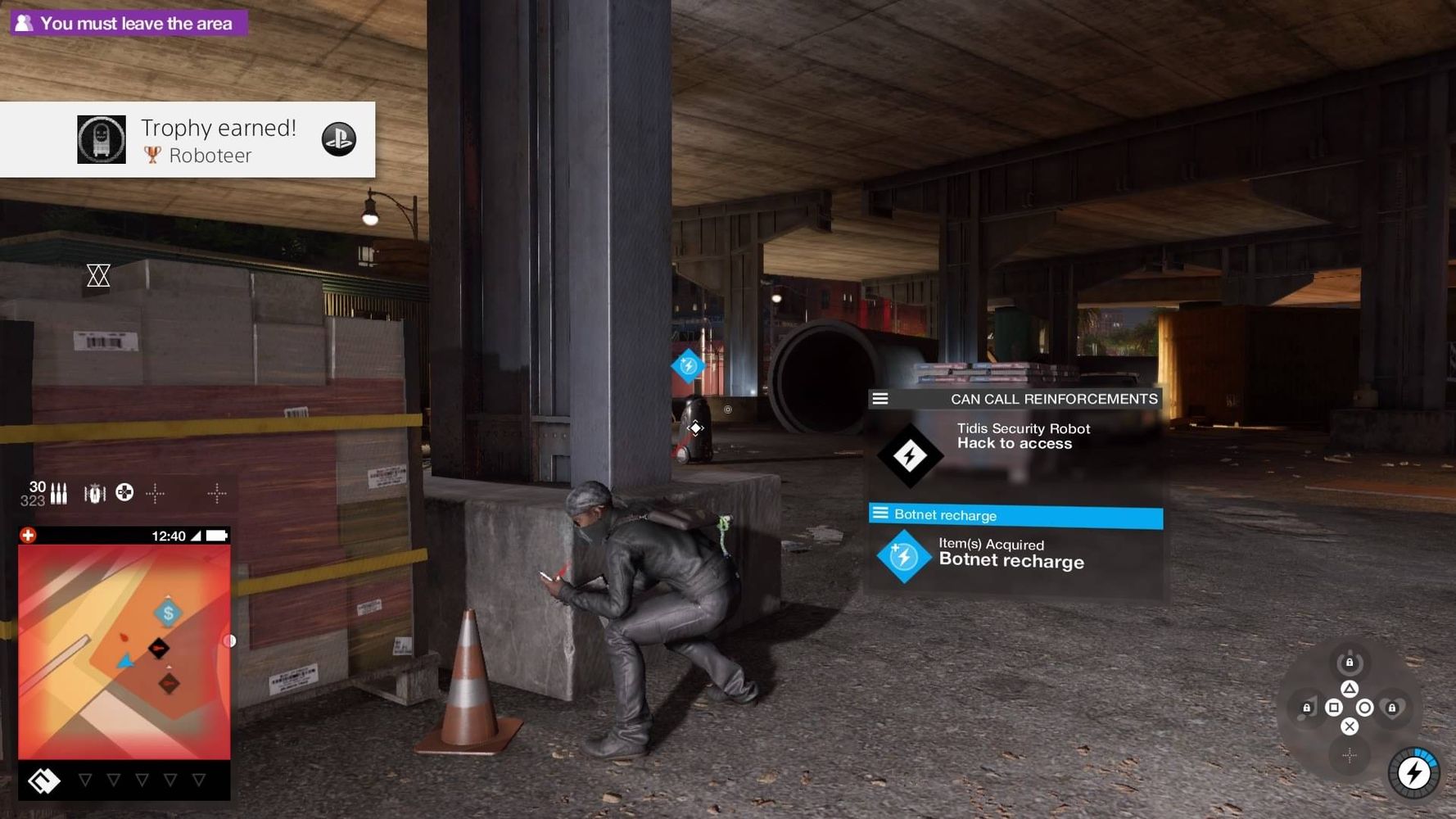The image size is (1456, 819).
Task: Click the DedSec logo below the minimap
Action: pyautogui.click(x=43, y=781)
